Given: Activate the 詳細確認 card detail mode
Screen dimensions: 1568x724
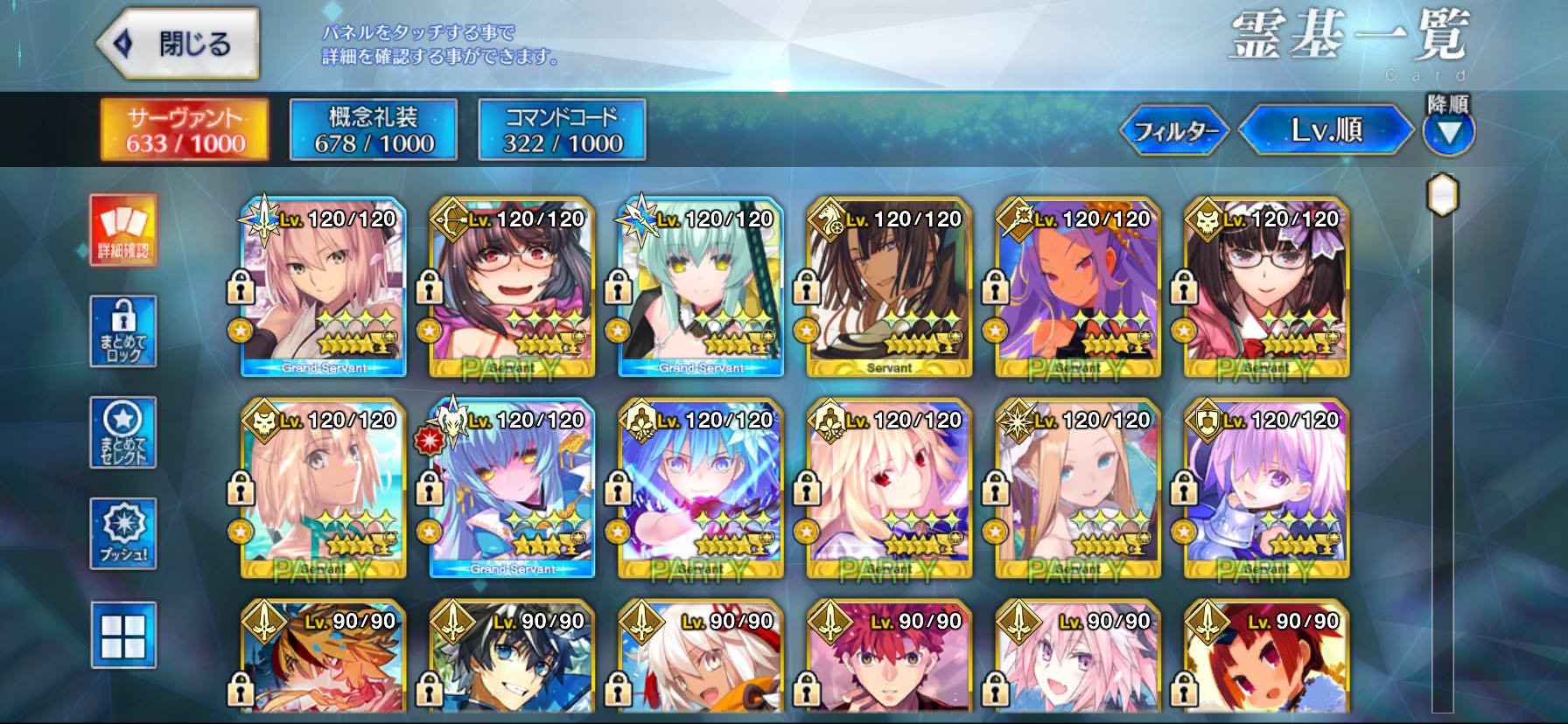Looking at the screenshot, I should (123, 229).
